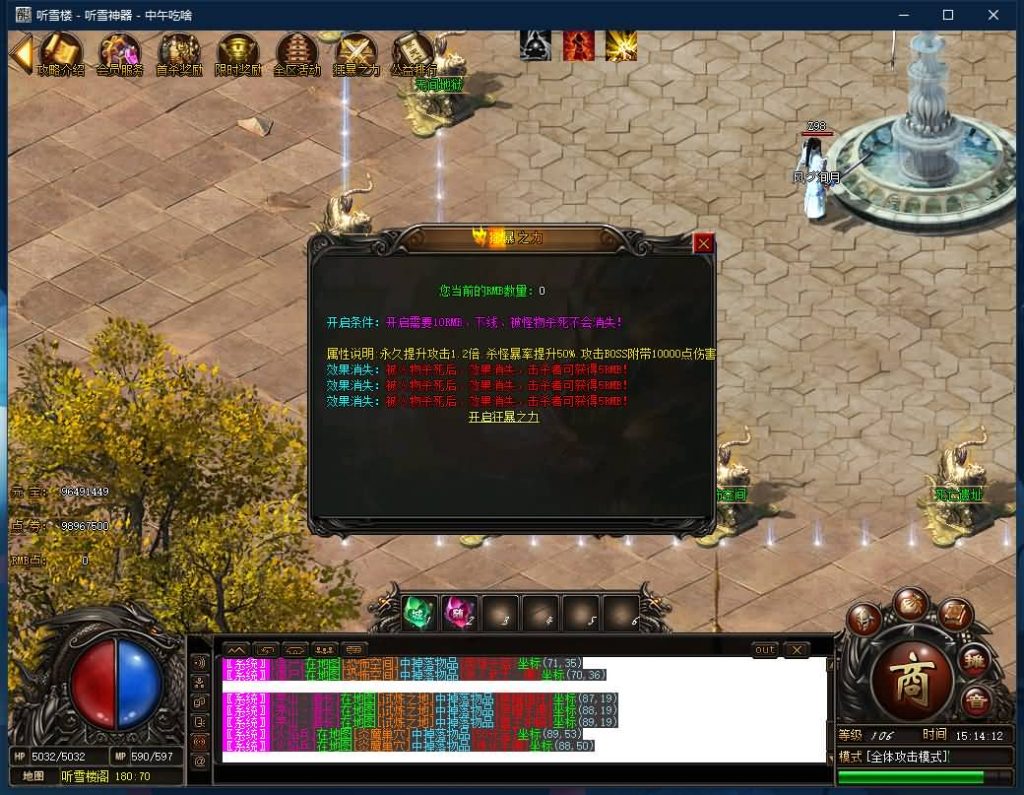Change the 全体攻击模式 attack mode

(892, 757)
